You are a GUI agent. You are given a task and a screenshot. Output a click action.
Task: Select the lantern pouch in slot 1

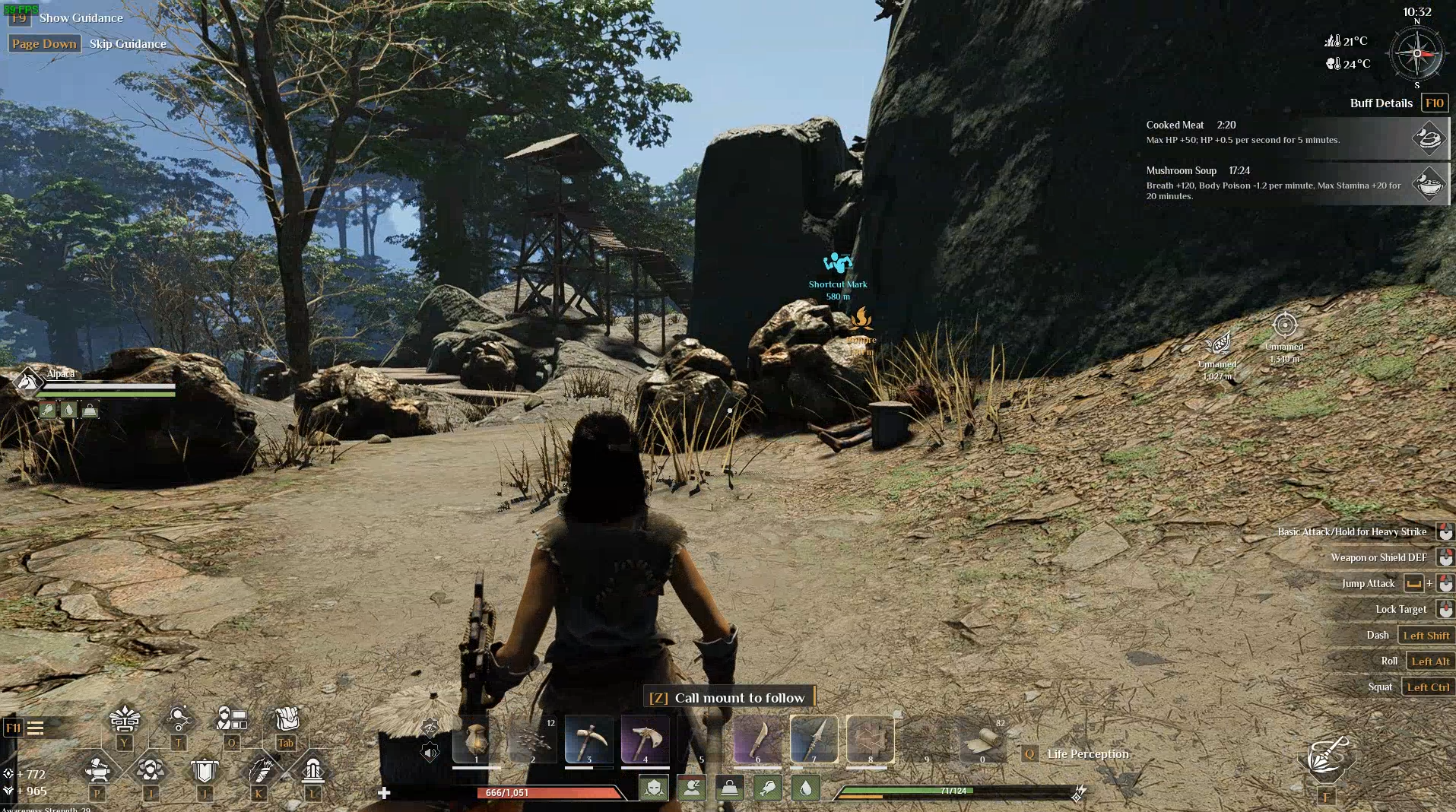tap(476, 738)
